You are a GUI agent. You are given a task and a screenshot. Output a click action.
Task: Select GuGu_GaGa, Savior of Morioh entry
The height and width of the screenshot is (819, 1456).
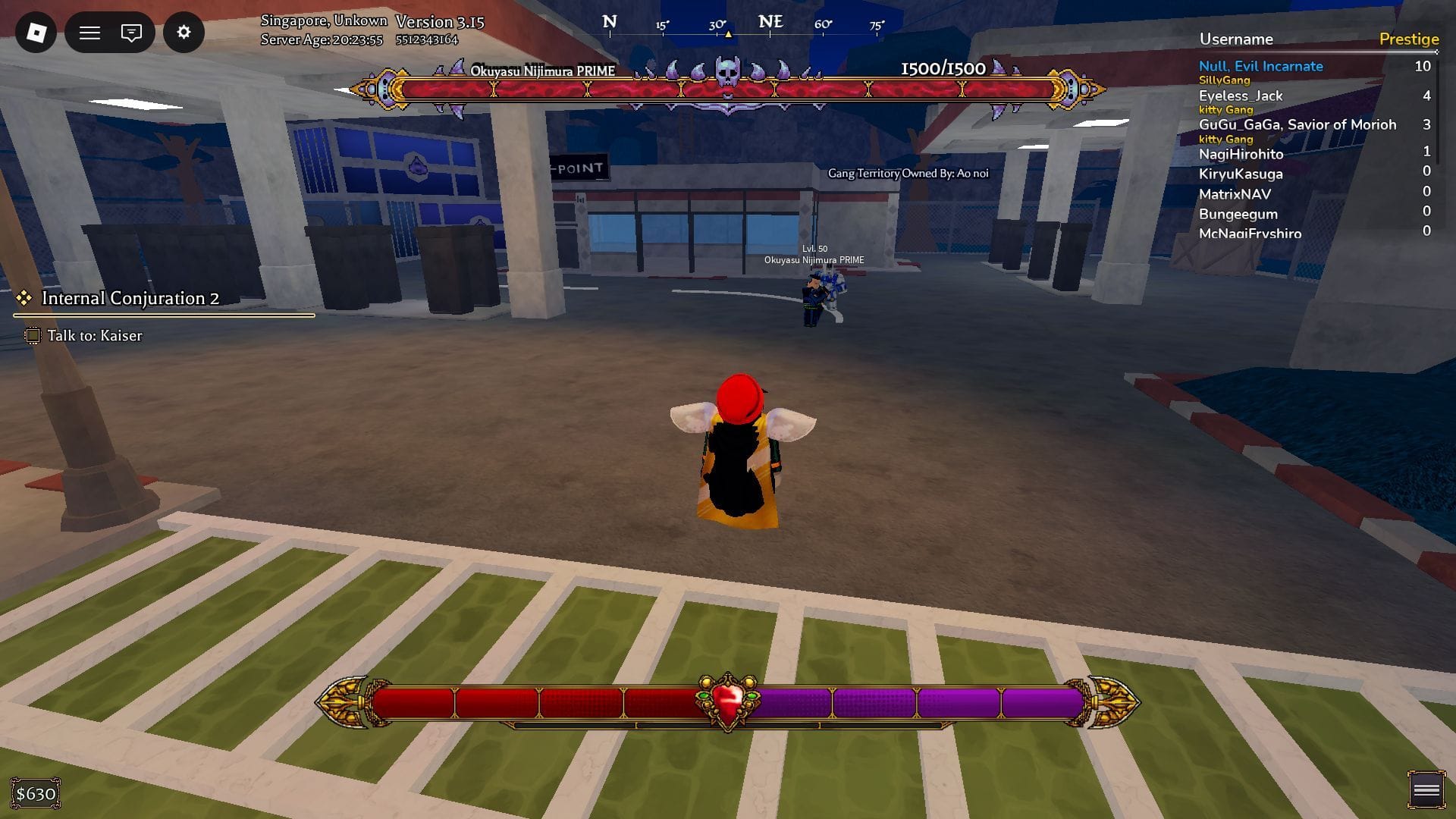point(1298,124)
